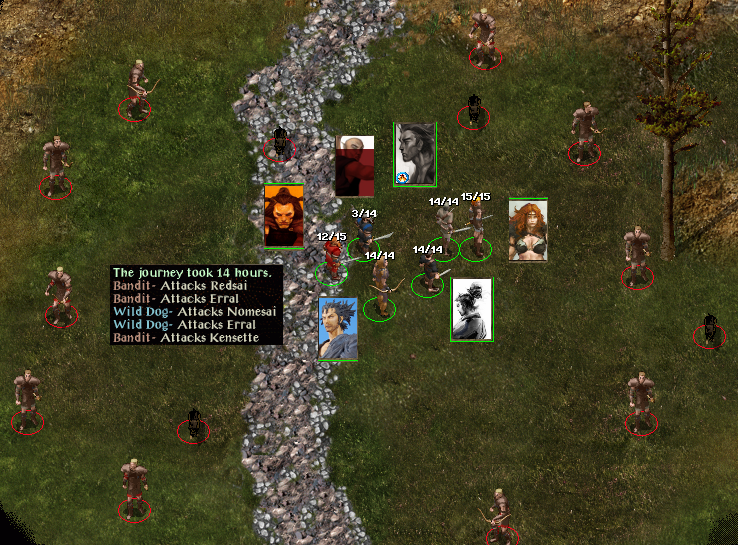
Task: Click the combat message log panel
Action: 197,305
